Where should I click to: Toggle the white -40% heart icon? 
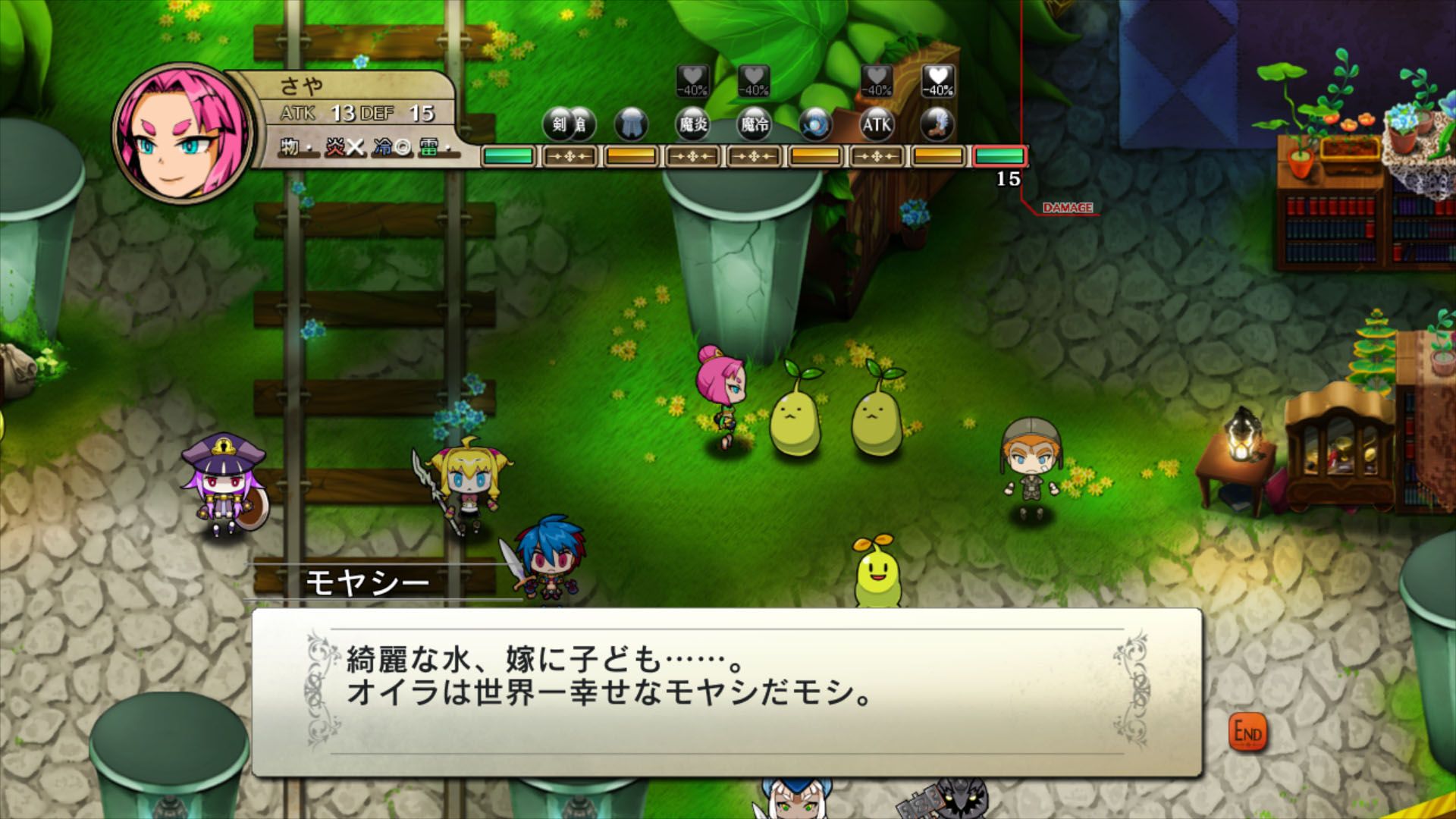(x=937, y=82)
